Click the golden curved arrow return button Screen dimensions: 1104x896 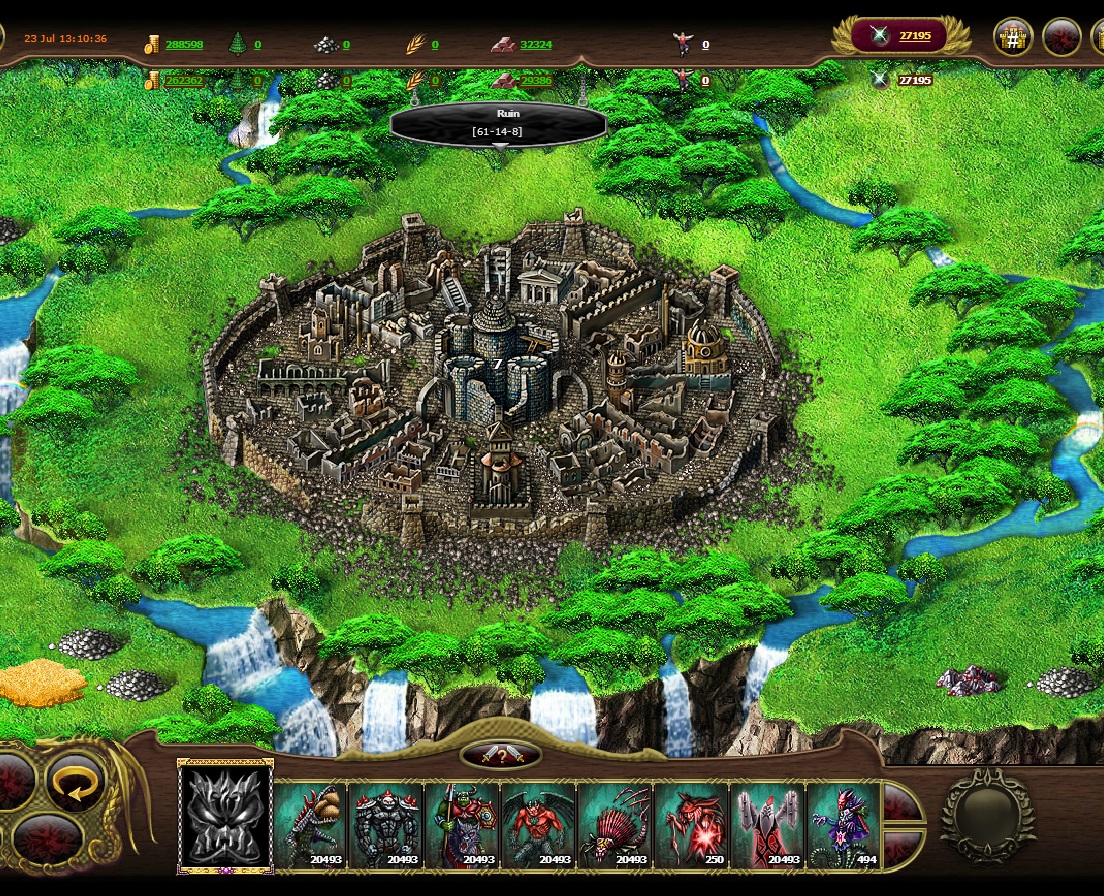click(75, 782)
